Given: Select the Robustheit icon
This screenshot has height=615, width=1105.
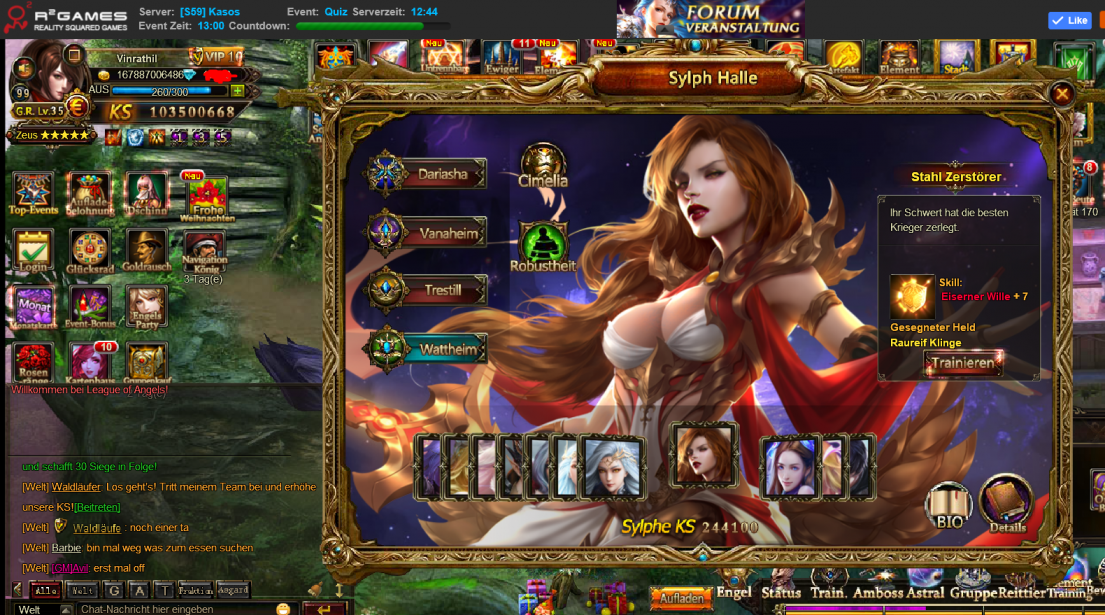Looking at the screenshot, I should (x=543, y=244).
